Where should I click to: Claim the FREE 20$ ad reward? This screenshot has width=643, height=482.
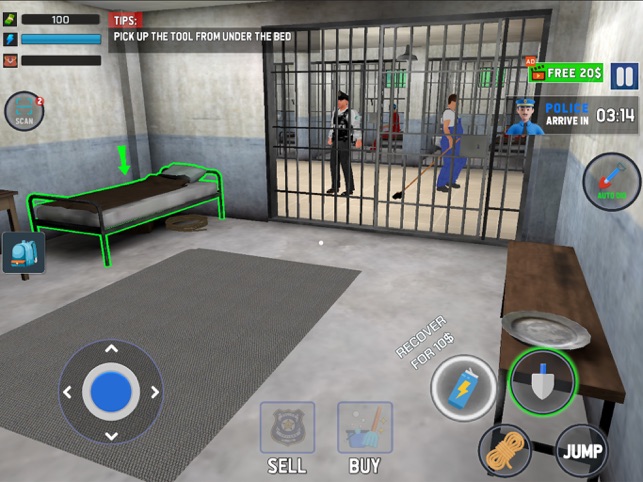(568, 73)
